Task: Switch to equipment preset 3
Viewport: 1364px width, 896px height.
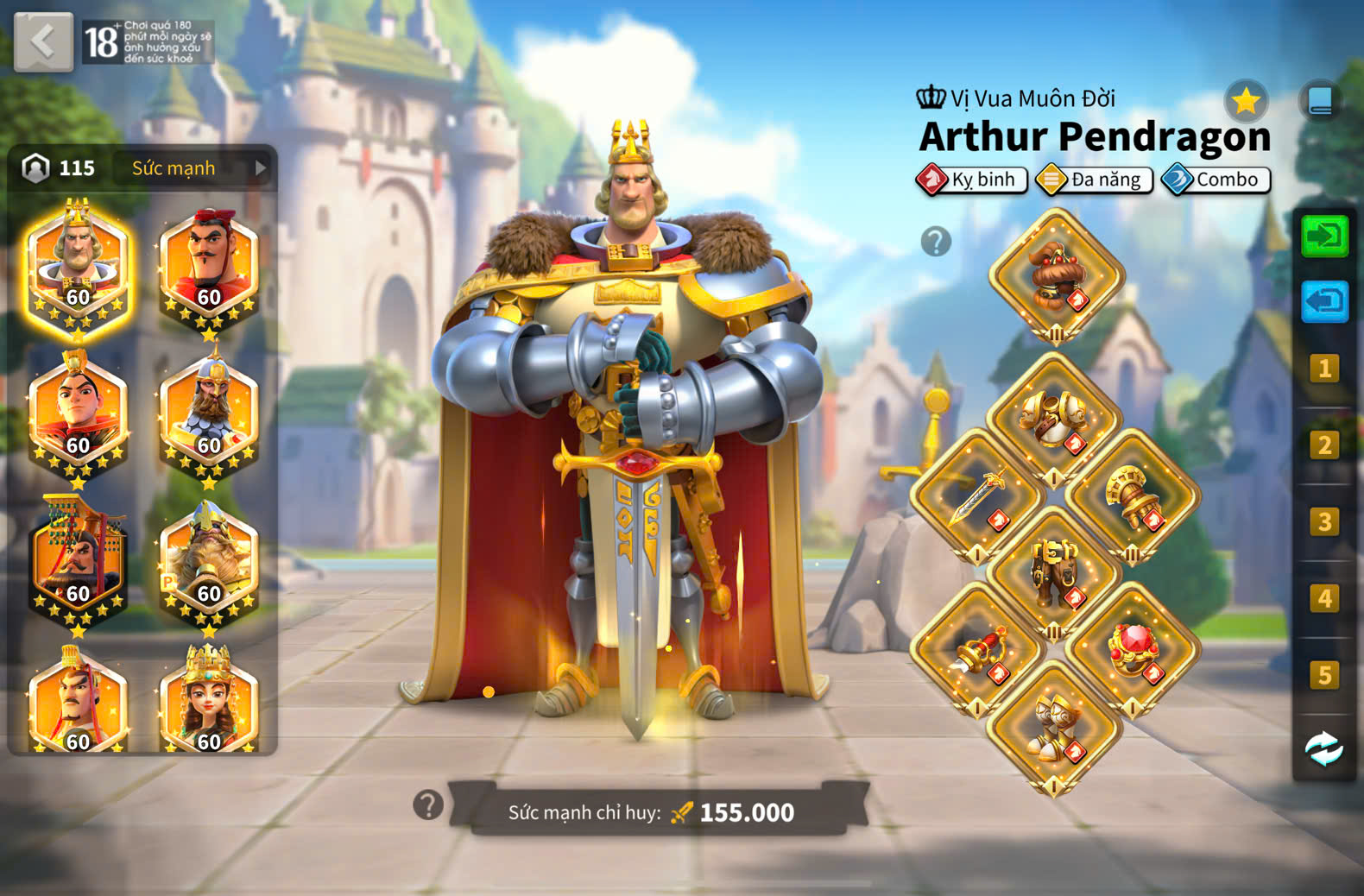Action: click(x=1324, y=522)
